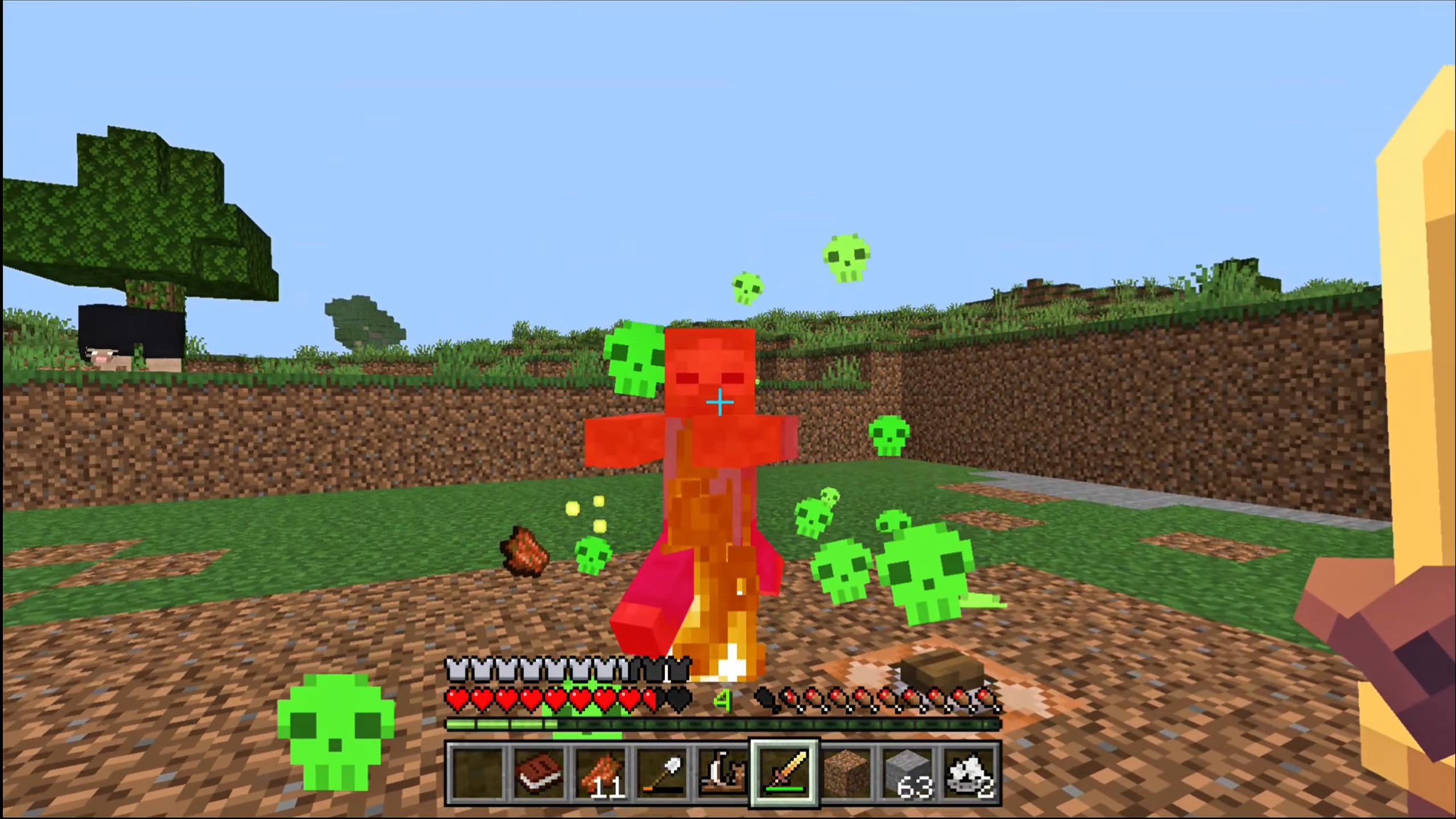Select the rotten flesh stack of 11
This screenshot has width=1456, height=819.
point(600,773)
